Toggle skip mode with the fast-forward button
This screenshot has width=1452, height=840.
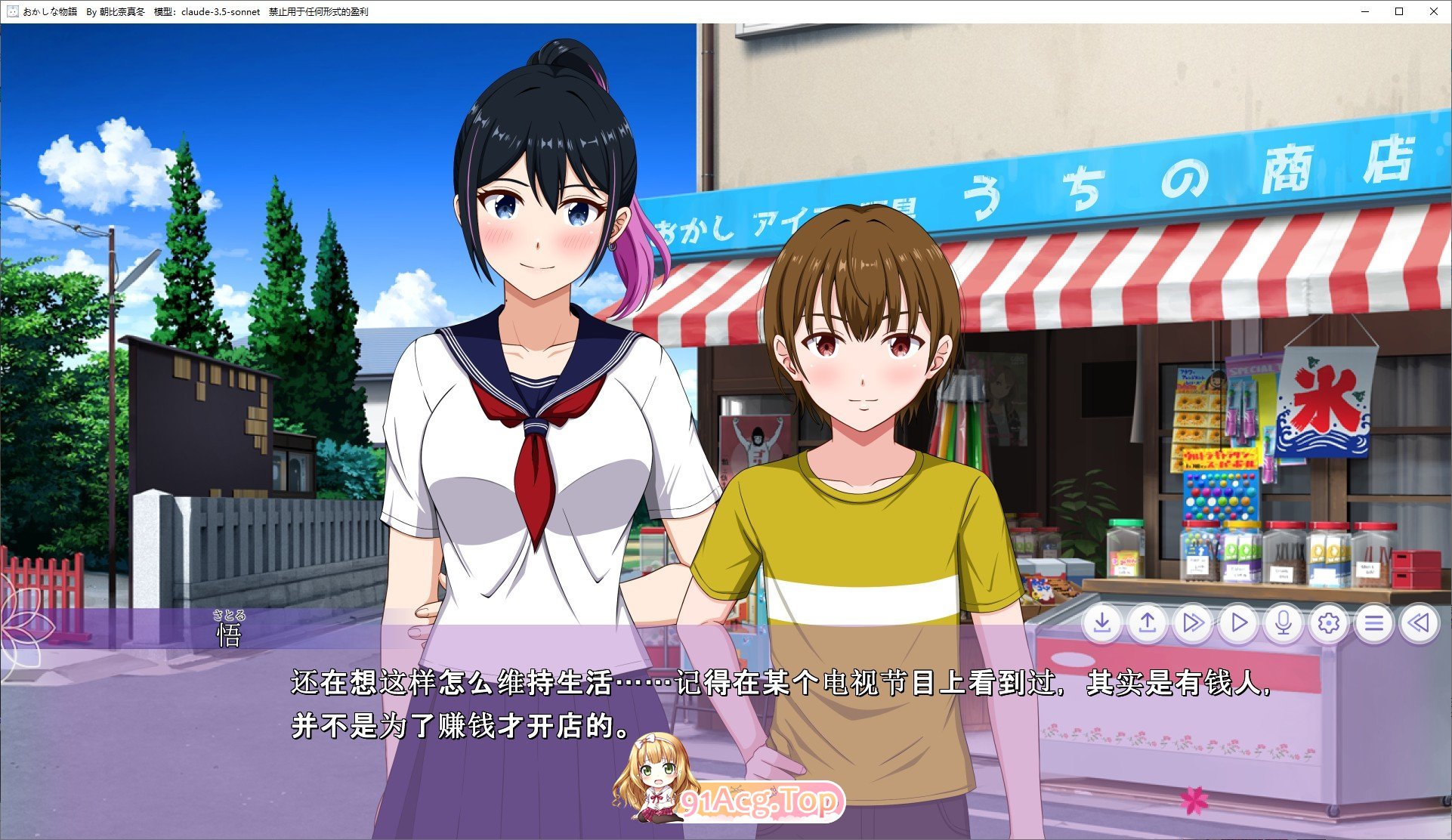1192,624
